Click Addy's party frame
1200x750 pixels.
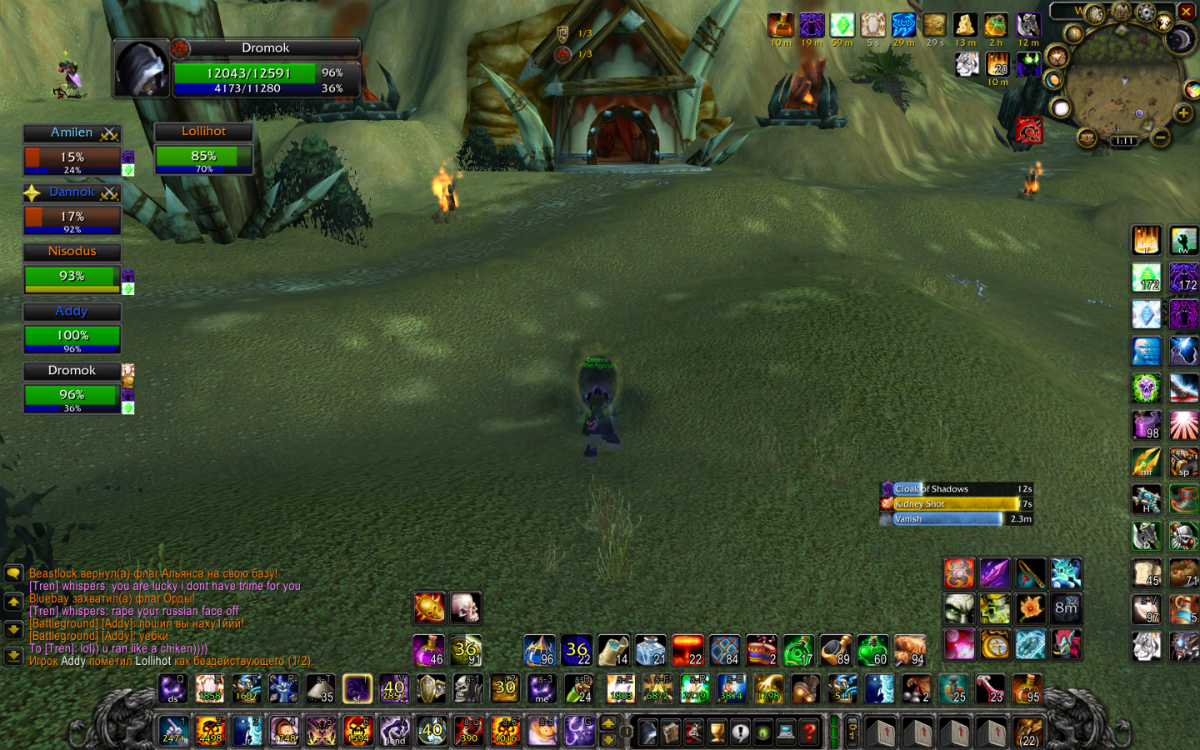coord(72,335)
